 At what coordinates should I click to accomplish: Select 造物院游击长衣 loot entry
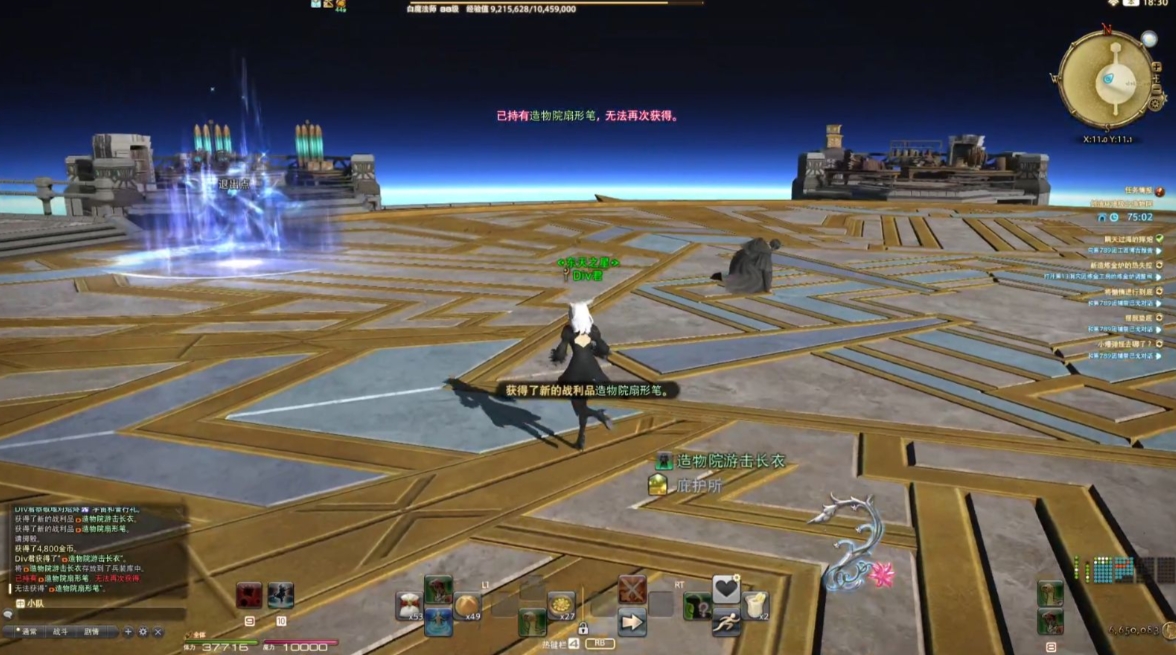click(730, 461)
